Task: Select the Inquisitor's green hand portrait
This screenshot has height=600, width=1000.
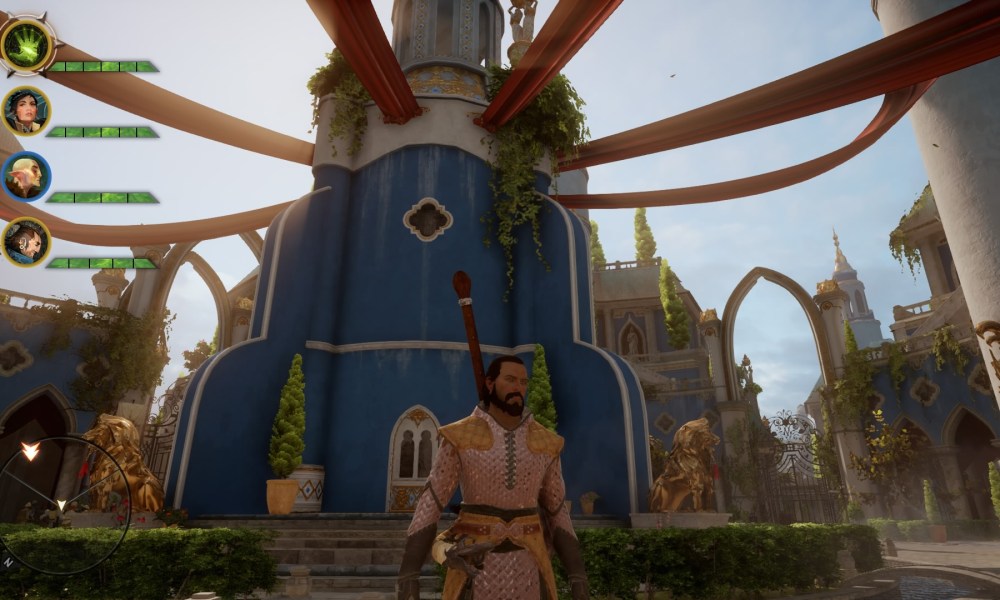Action: (x=26, y=46)
